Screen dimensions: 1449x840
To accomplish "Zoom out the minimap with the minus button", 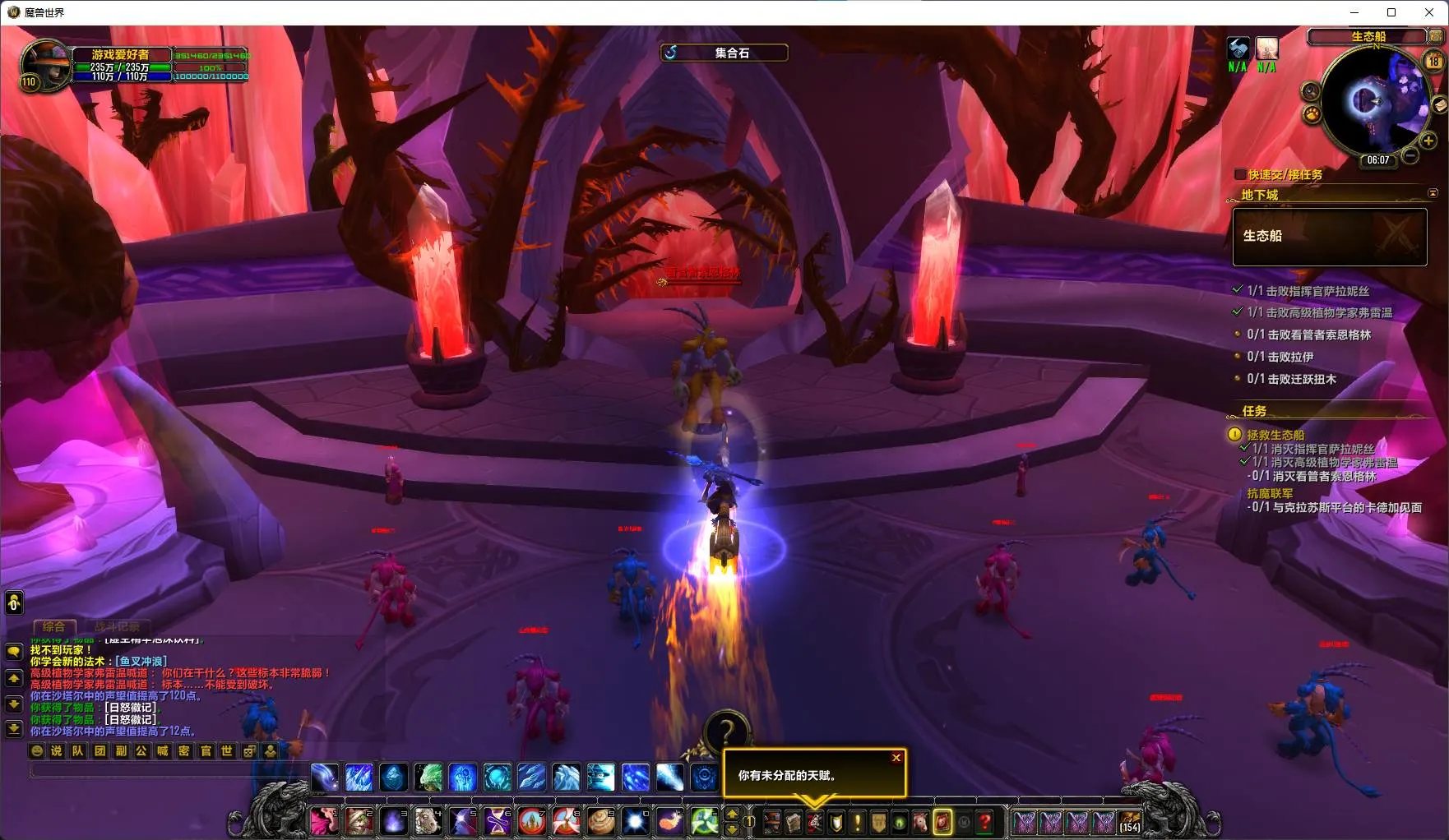I will (x=1410, y=155).
